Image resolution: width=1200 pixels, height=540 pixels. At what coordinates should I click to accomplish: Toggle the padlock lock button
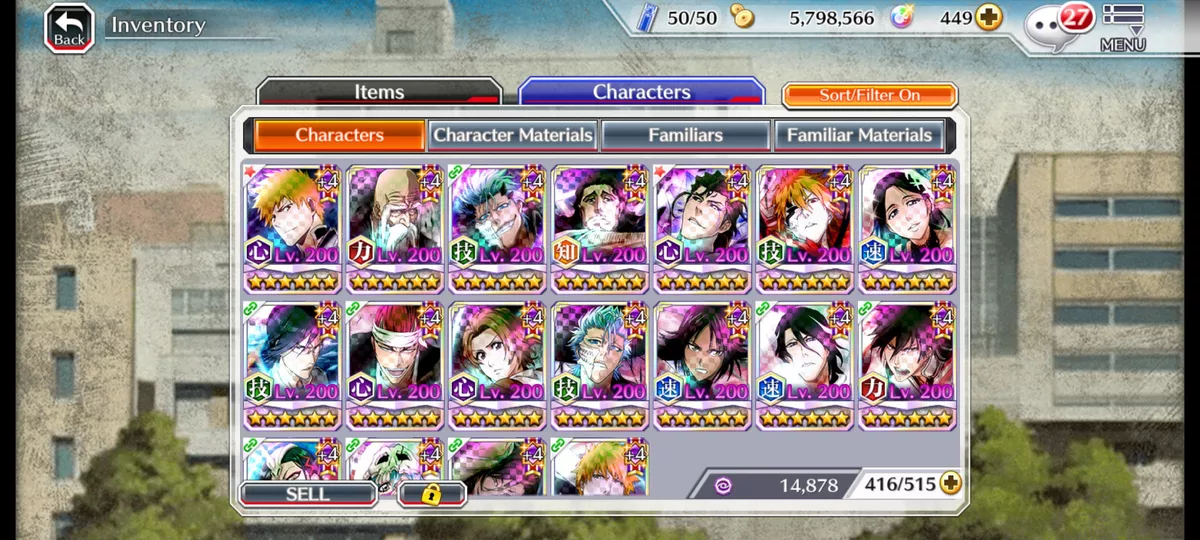coord(432,494)
